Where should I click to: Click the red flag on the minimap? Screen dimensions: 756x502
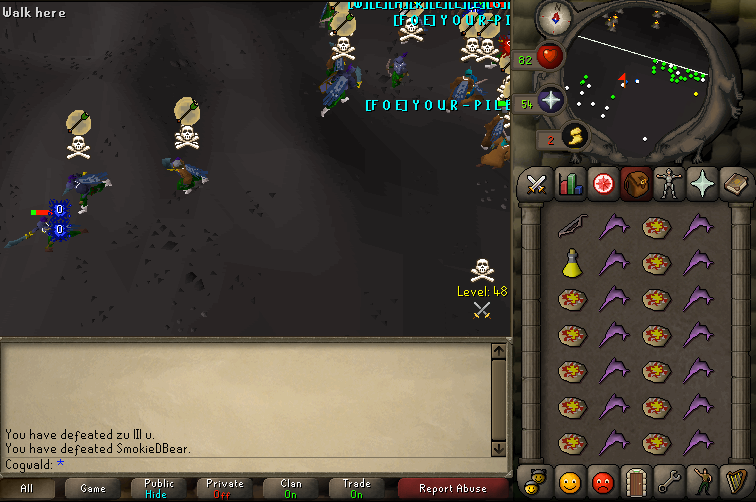pyautogui.click(x=623, y=77)
